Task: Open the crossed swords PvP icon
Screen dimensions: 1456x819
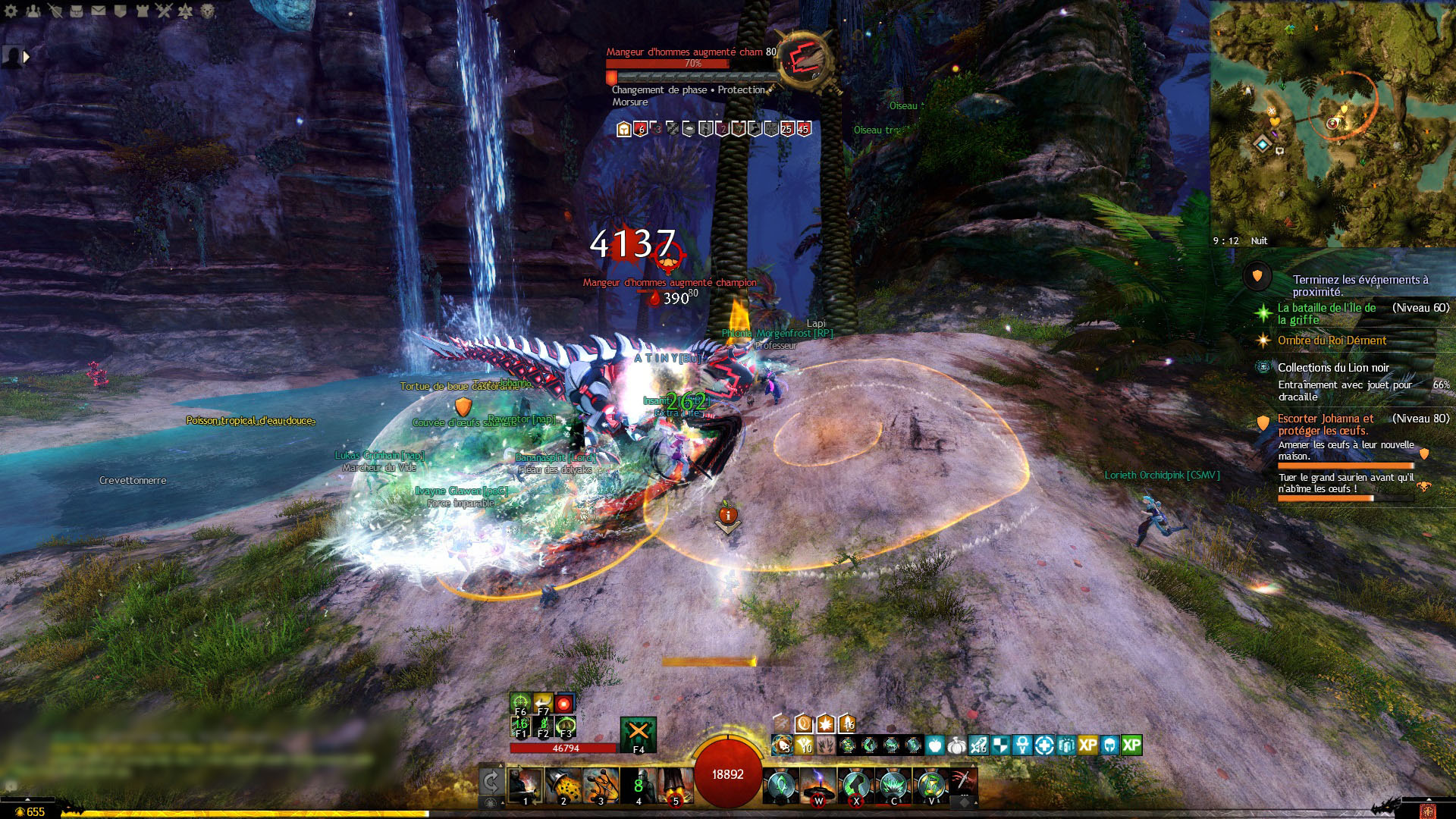Action: pyautogui.click(x=164, y=11)
